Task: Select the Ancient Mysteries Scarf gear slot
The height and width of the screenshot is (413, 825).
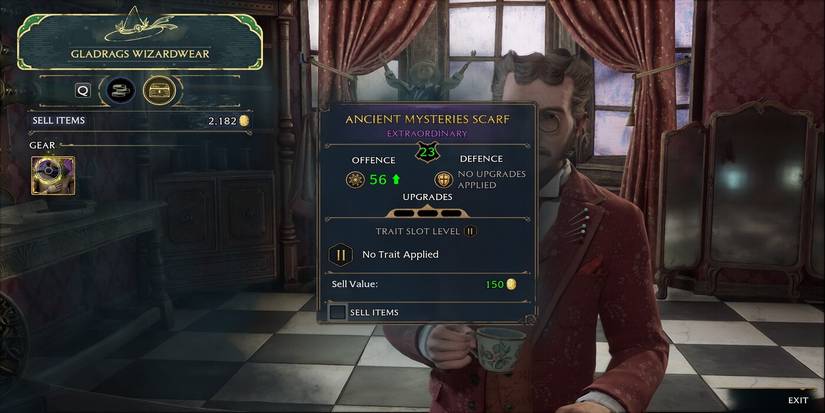Action: point(53,177)
